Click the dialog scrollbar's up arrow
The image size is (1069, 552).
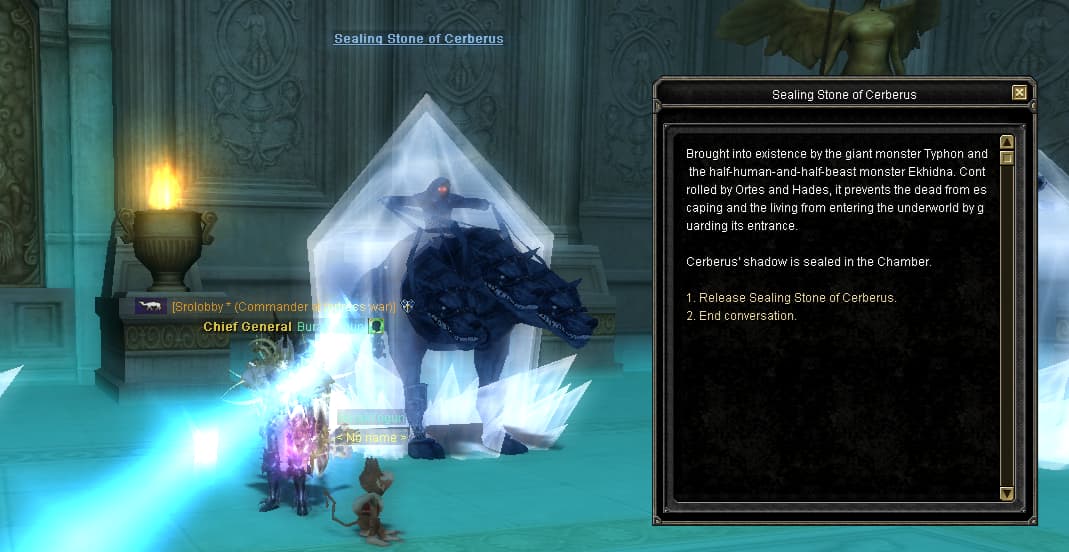click(1007, 142)
